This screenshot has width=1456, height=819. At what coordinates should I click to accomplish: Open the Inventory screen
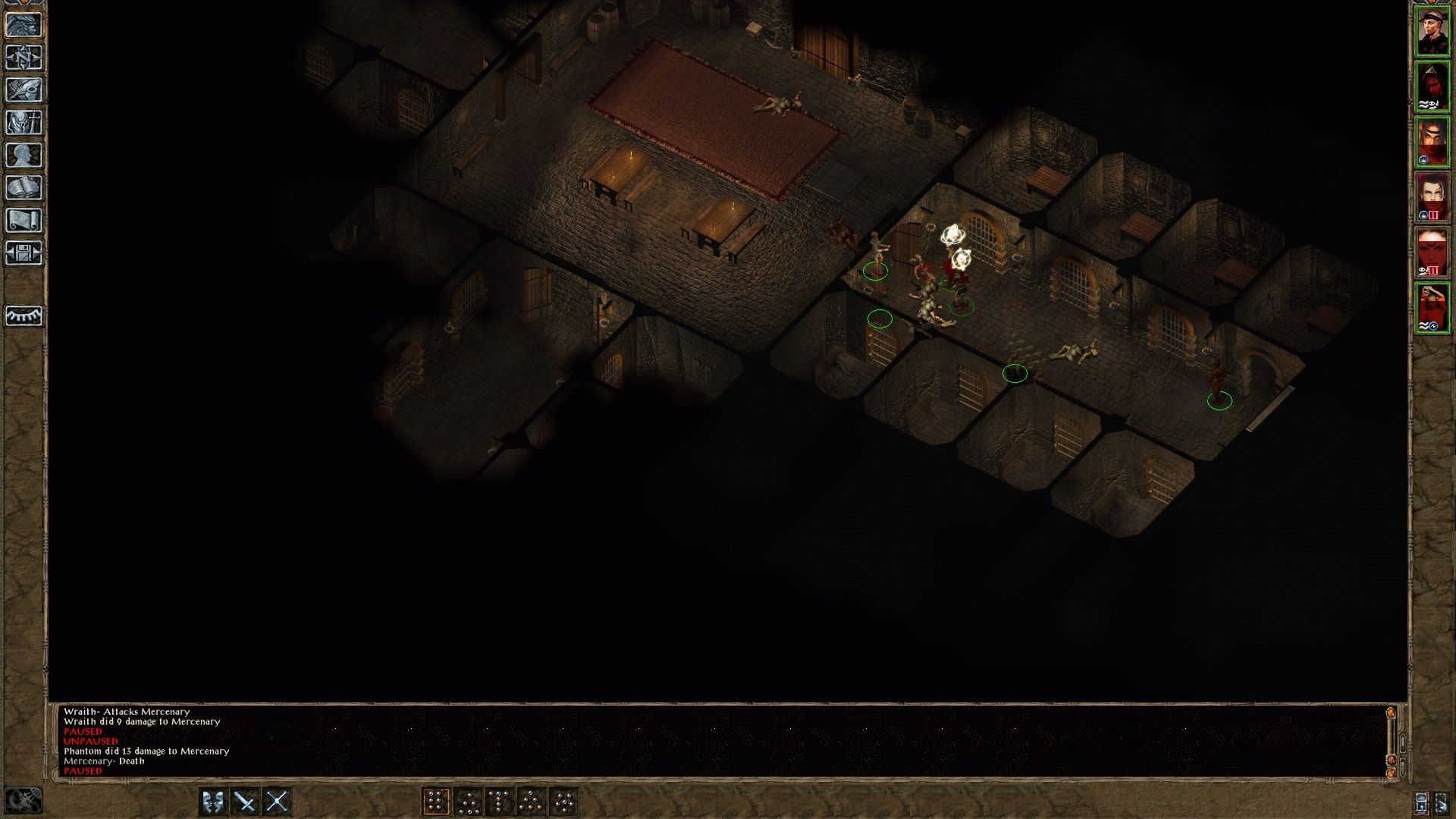[24, 121]
